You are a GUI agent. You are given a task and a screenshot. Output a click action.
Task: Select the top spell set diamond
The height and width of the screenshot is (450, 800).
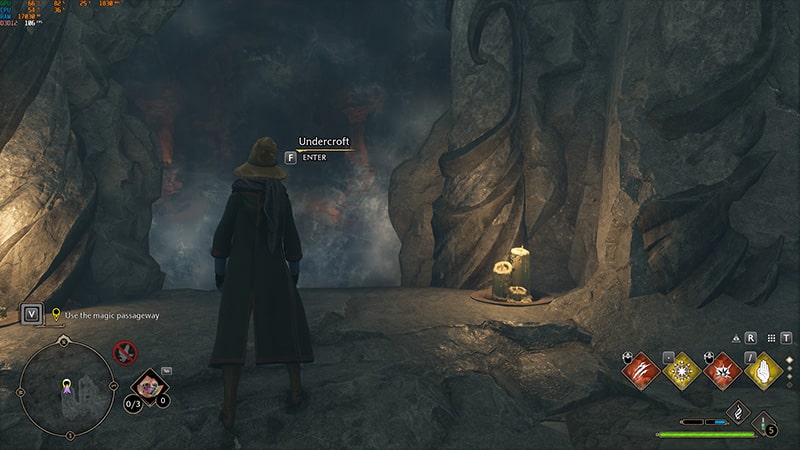tap(788, 359)
